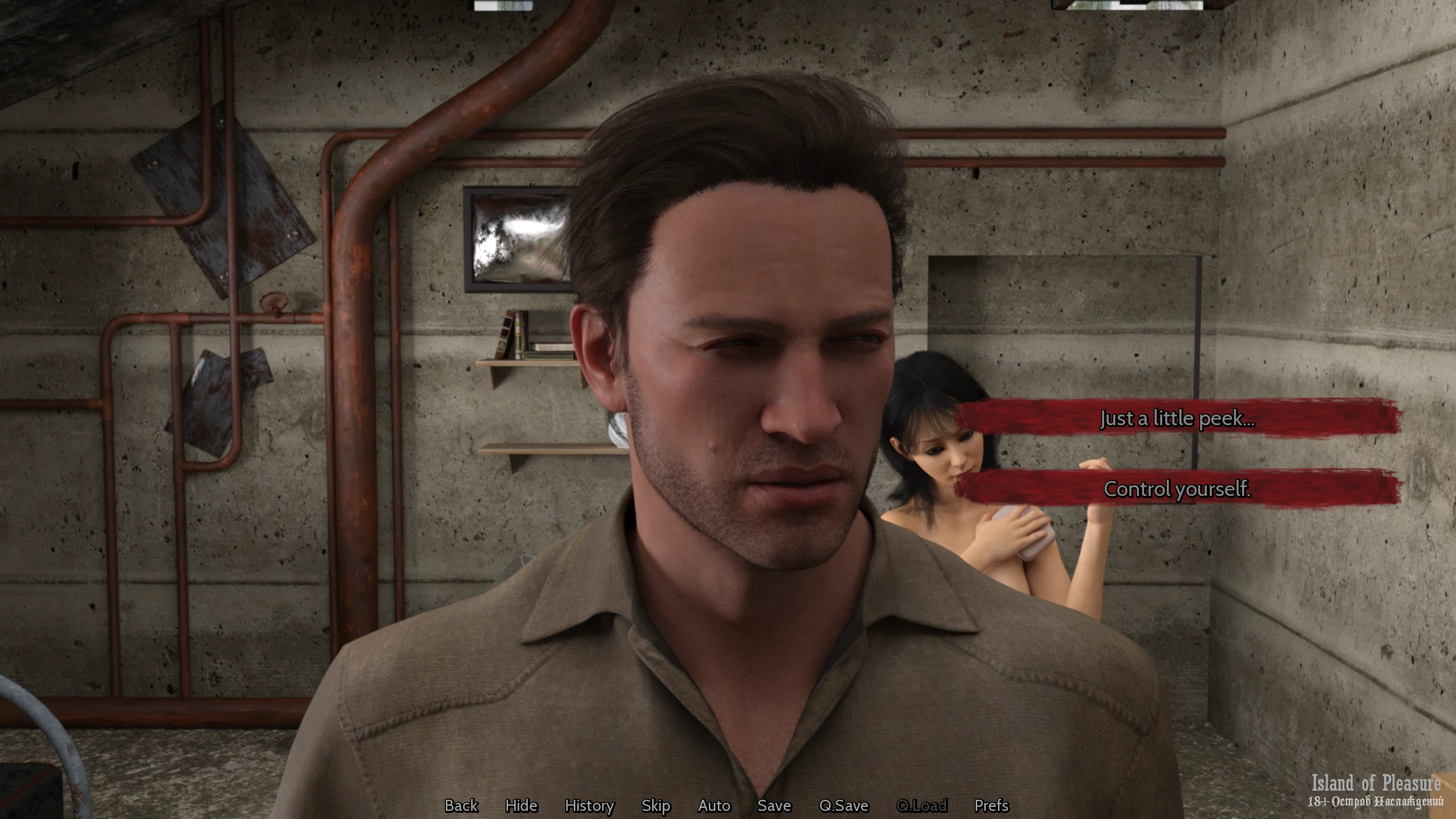Activate Skip mode
The width and height of the screenshot is (1456, 819).
656,805
